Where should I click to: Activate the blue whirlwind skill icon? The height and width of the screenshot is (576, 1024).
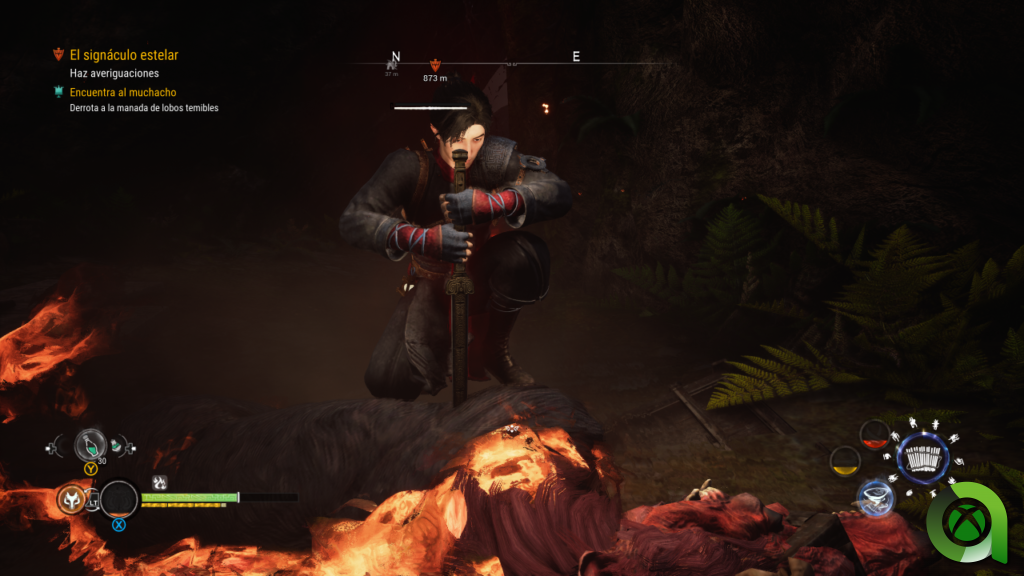pos(874,496)
